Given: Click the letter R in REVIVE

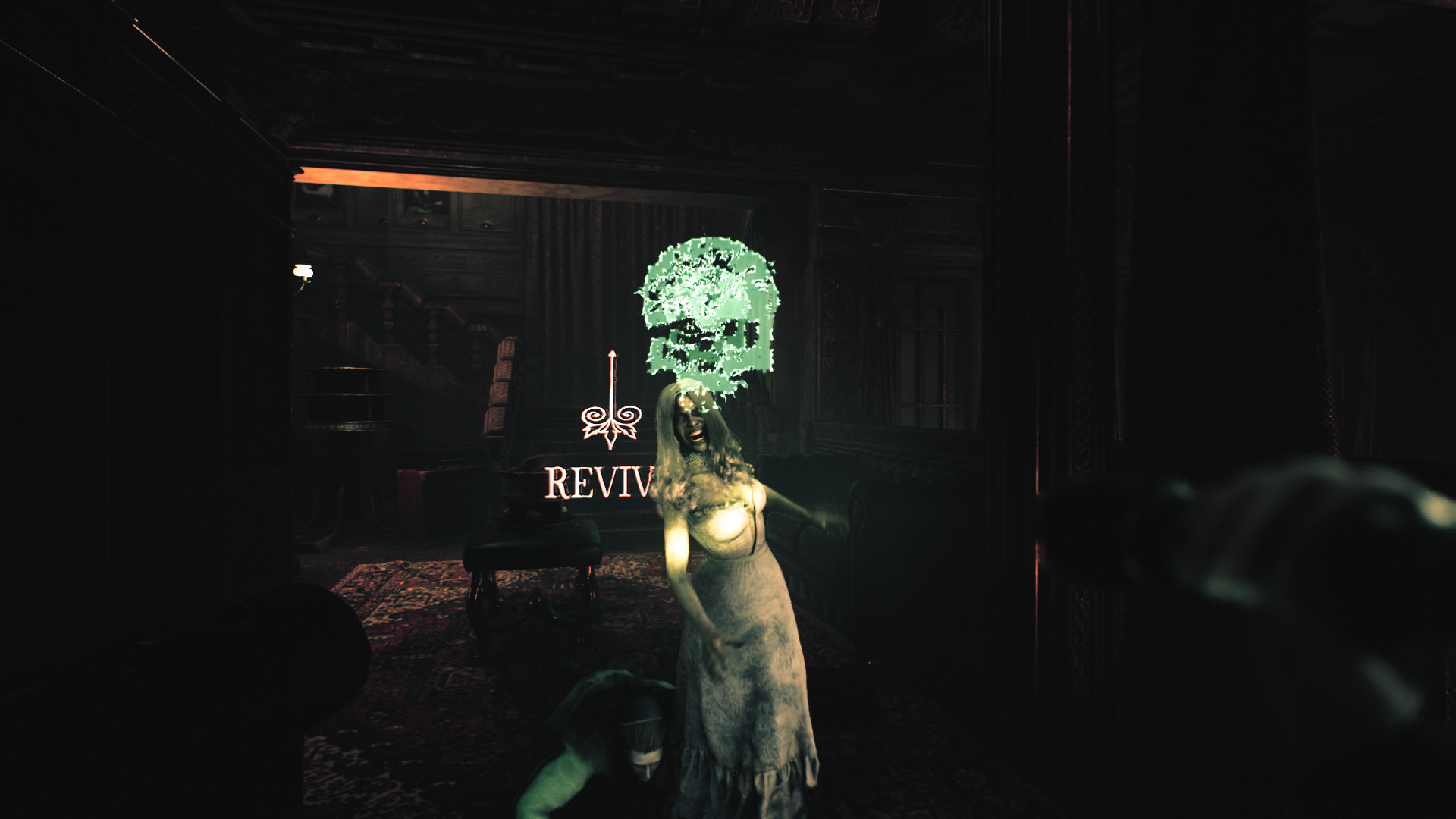Looking at the screenshot, I should [555, 482].
